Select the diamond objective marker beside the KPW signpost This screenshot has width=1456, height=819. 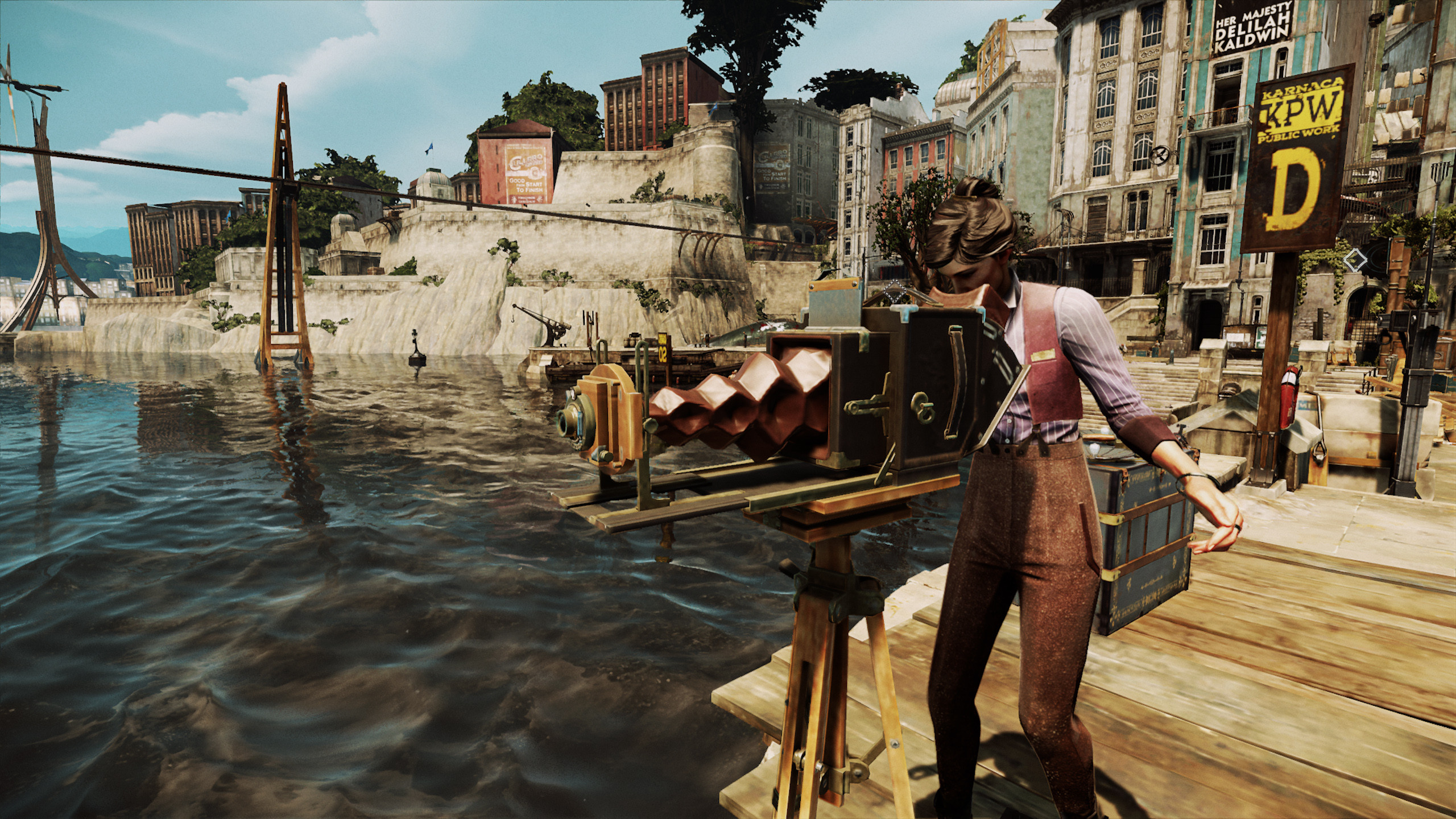point(1355,260)
